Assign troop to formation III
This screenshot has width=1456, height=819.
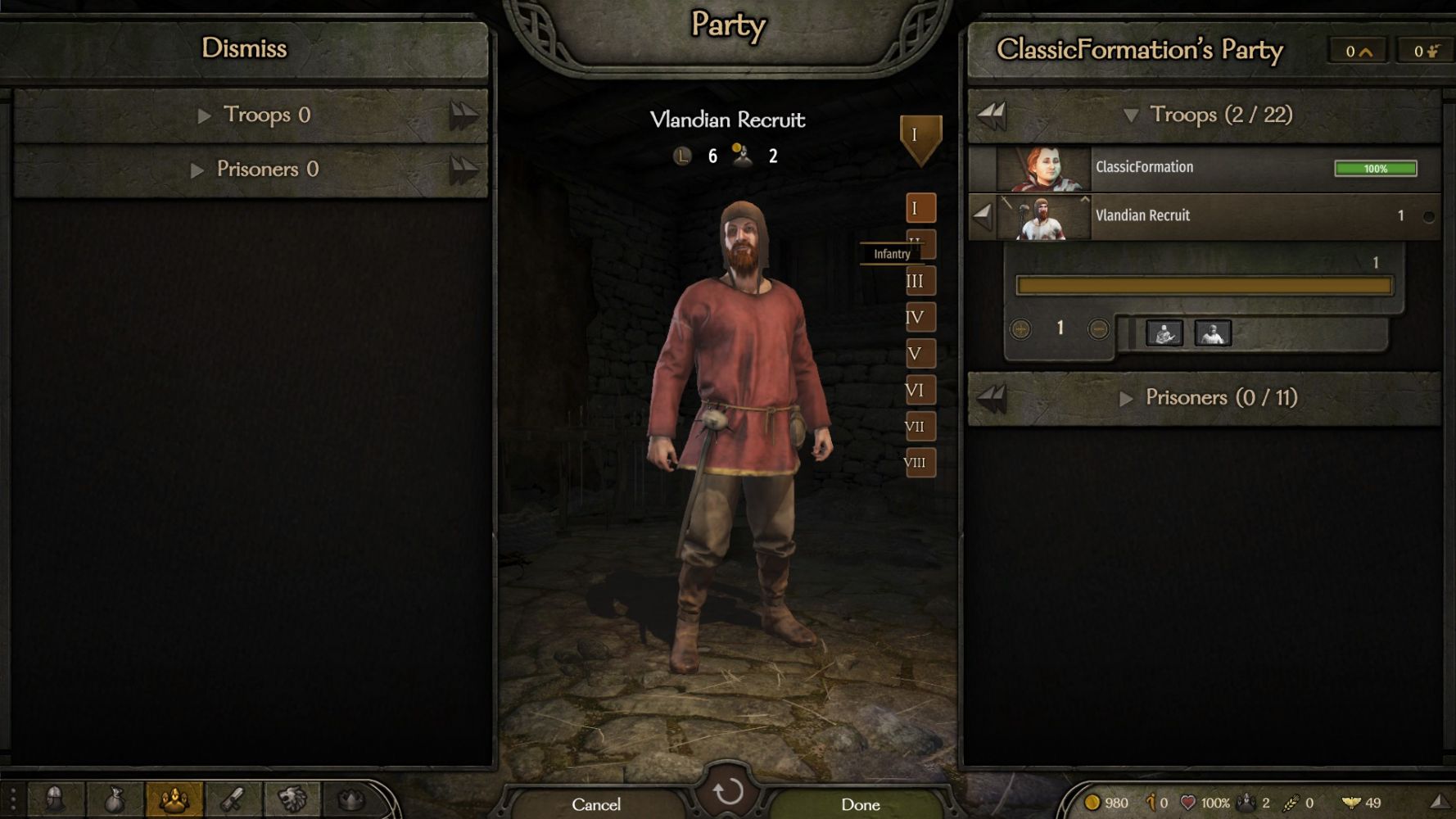[920, 281]
